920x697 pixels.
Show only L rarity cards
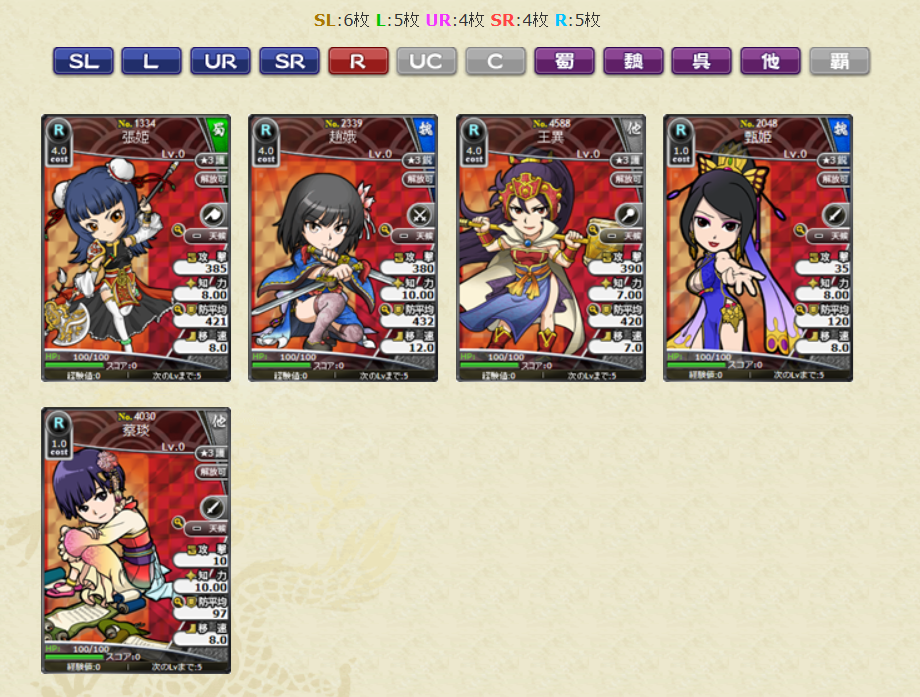151,61
